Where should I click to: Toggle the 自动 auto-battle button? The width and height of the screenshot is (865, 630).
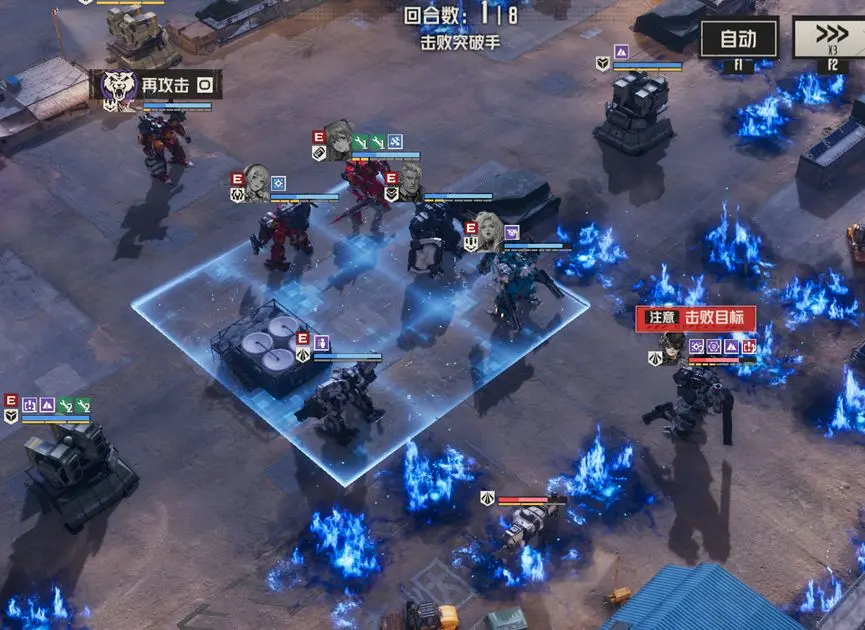click(x=738, y=39)
